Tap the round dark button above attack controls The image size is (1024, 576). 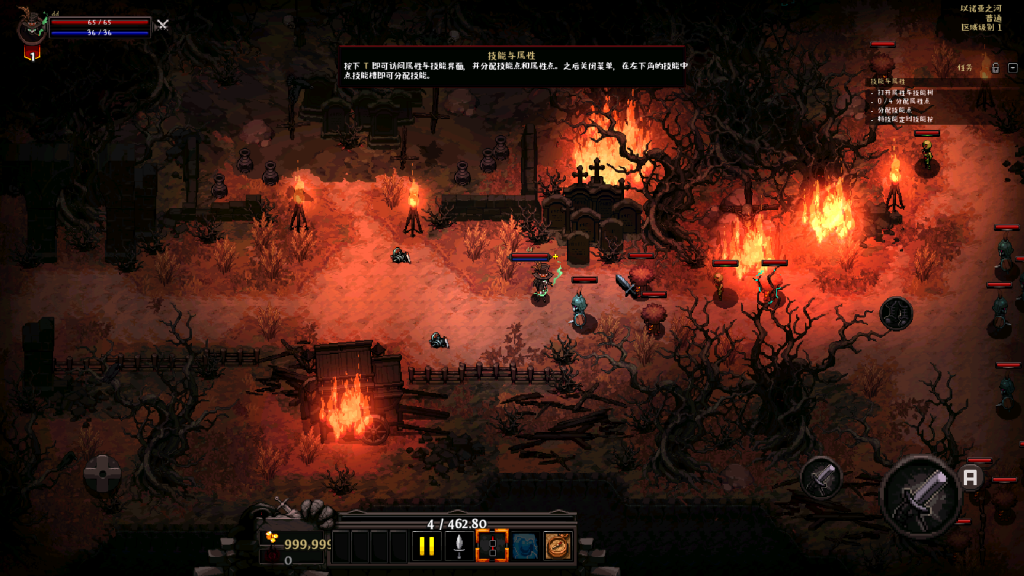point(896,313)
